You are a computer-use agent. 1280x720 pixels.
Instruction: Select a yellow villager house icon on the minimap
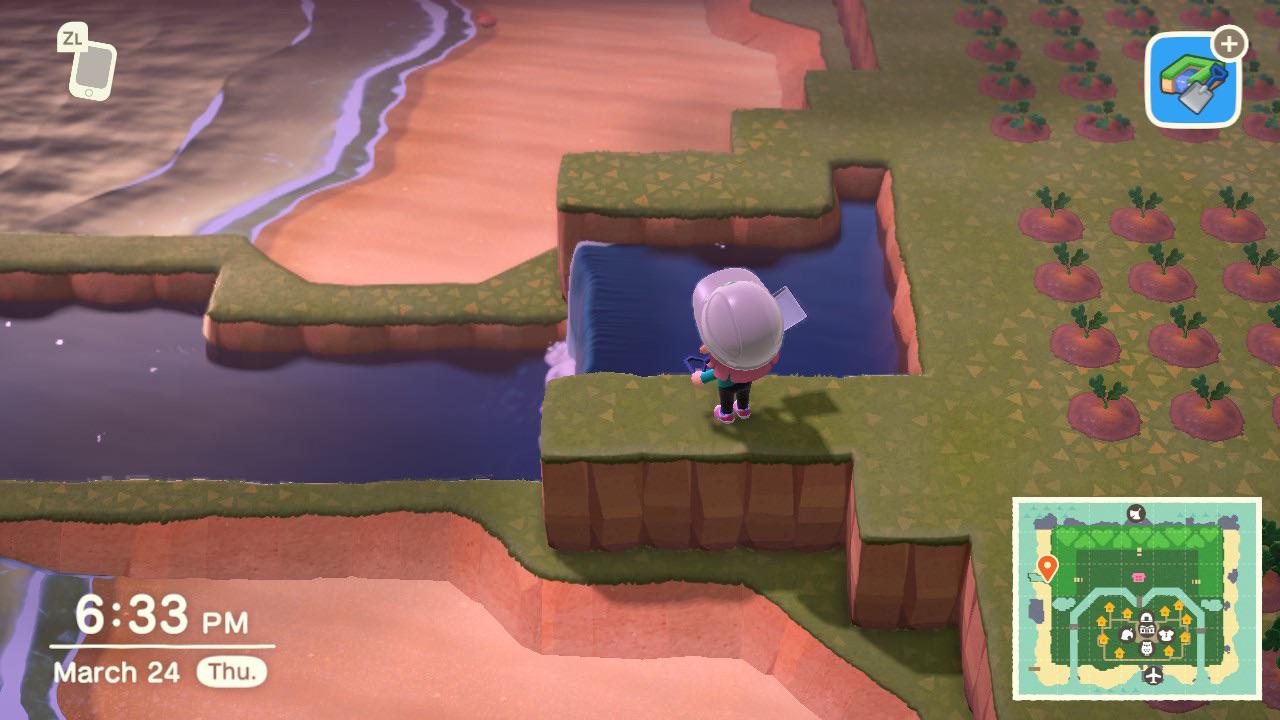point(1109,608)
